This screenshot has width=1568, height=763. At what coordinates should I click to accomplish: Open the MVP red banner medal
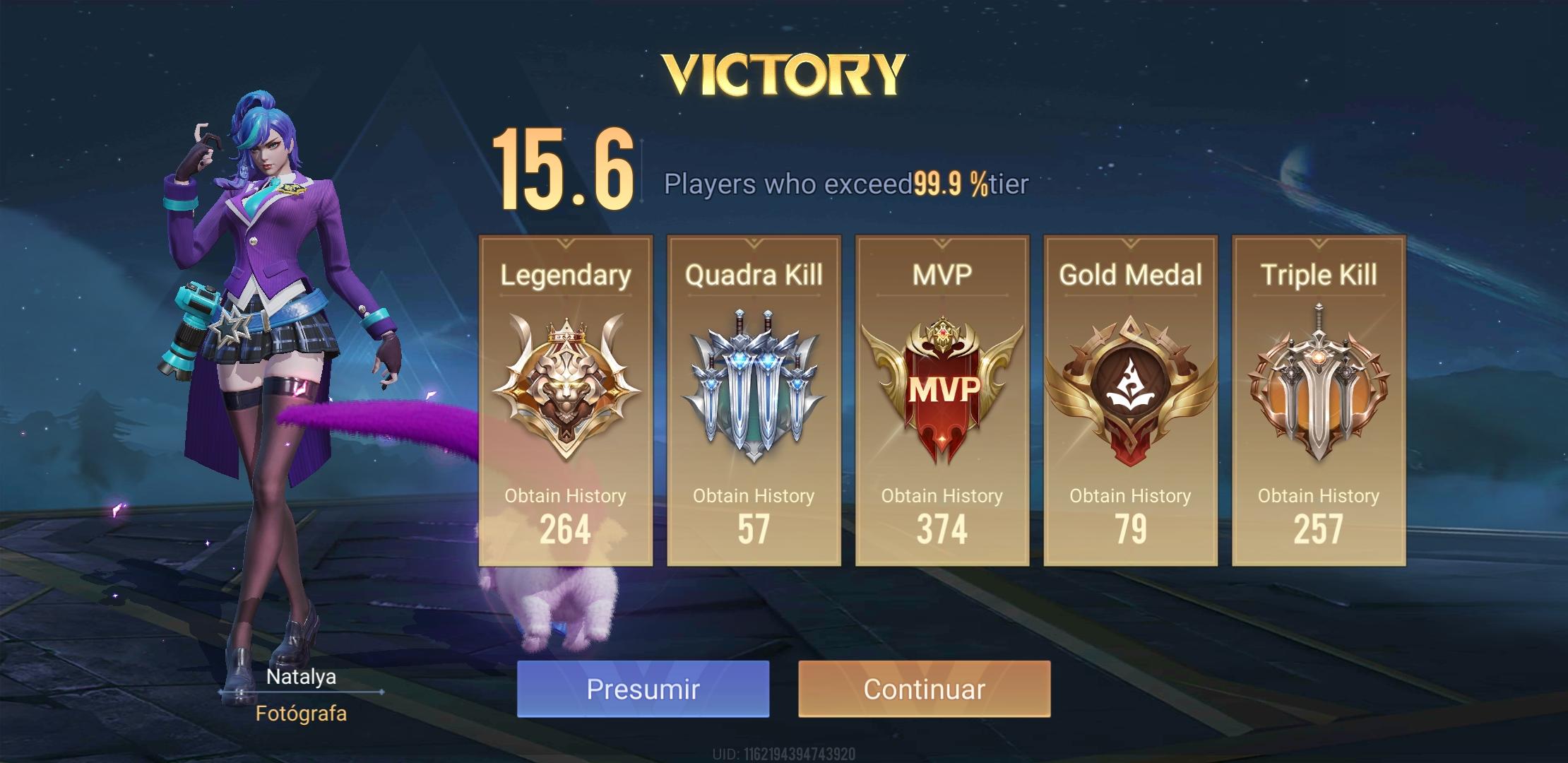(x=942, y=389)
